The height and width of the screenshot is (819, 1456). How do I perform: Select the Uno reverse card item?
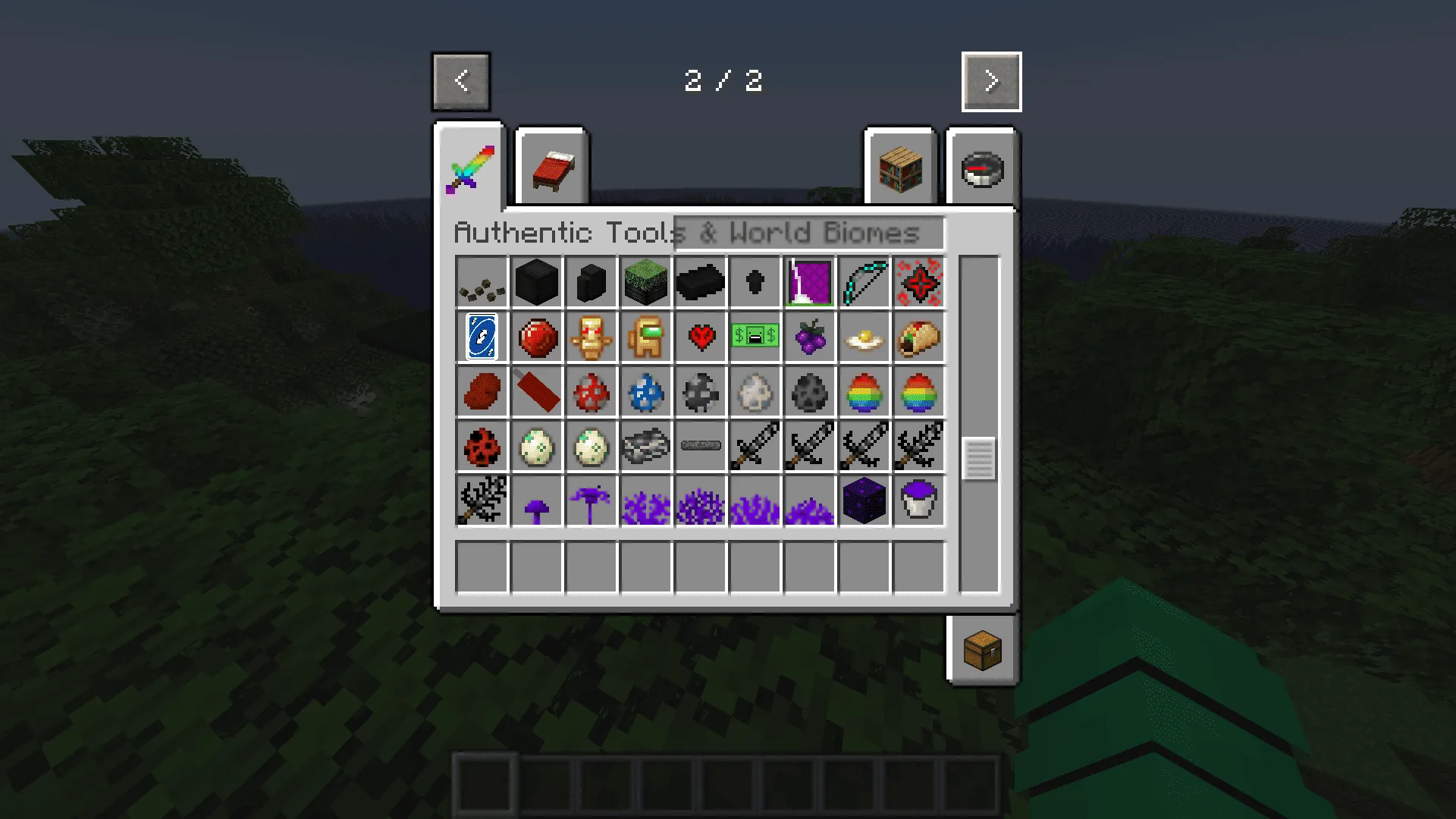(482, 338)
